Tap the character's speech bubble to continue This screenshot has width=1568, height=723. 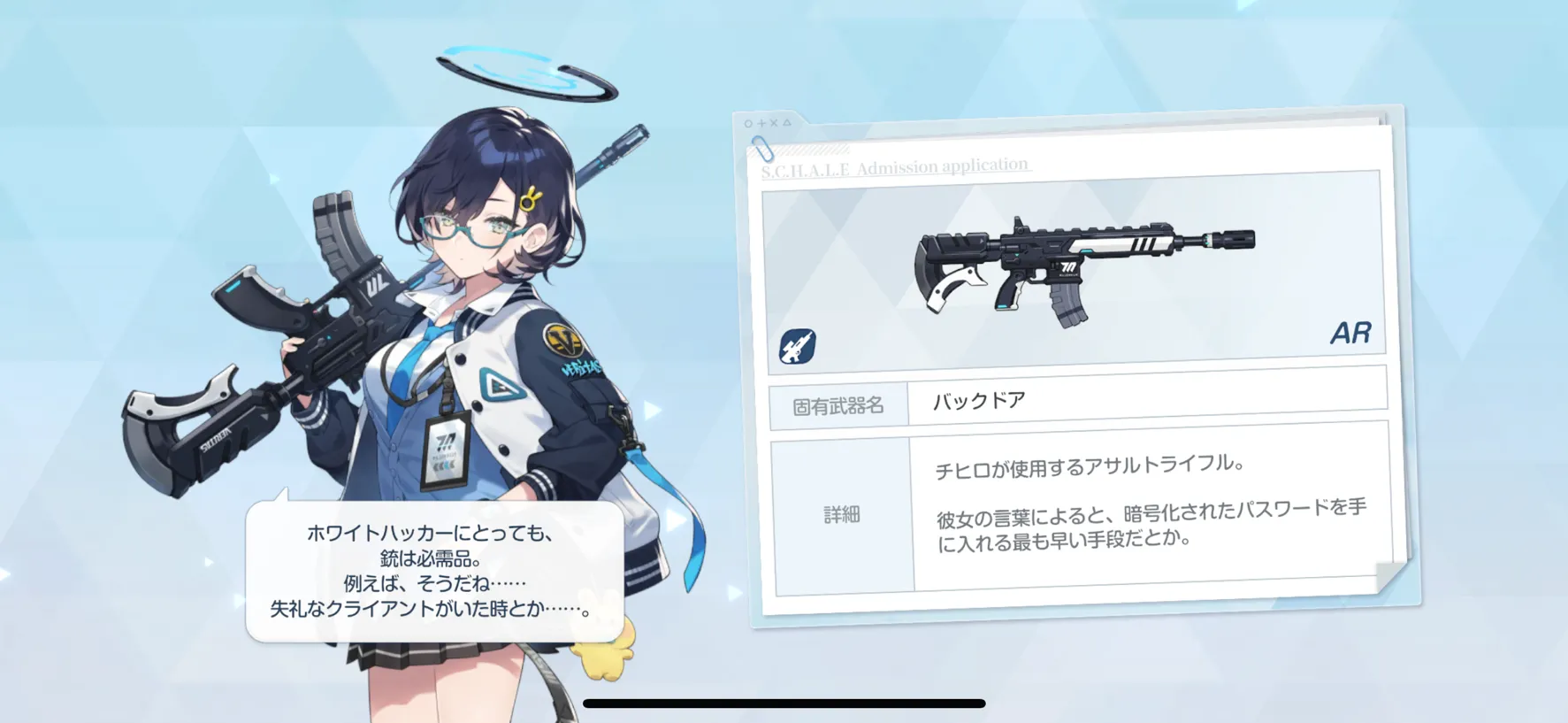click(x=434, y=571)
